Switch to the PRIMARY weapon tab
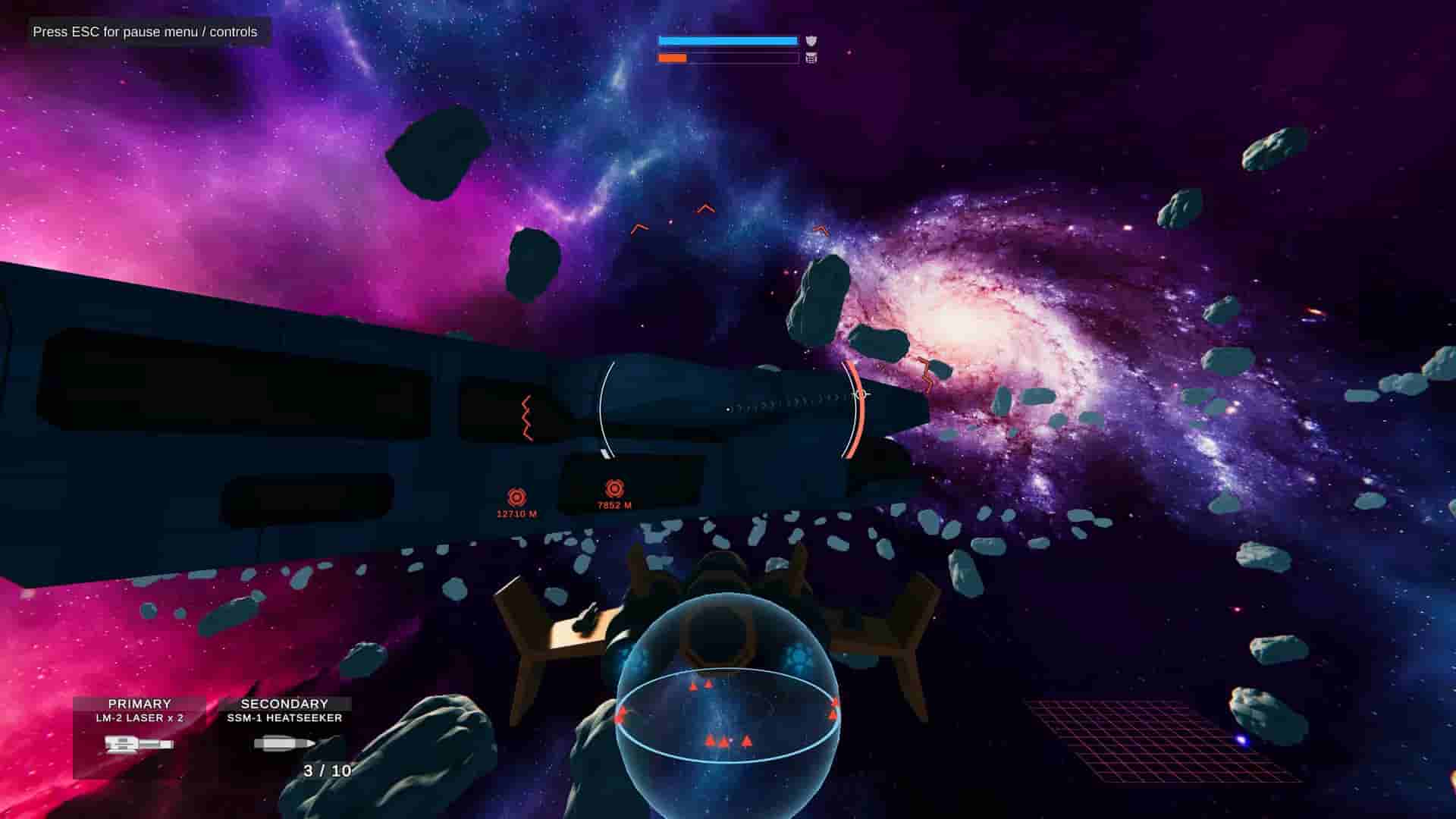 [140, 703]
